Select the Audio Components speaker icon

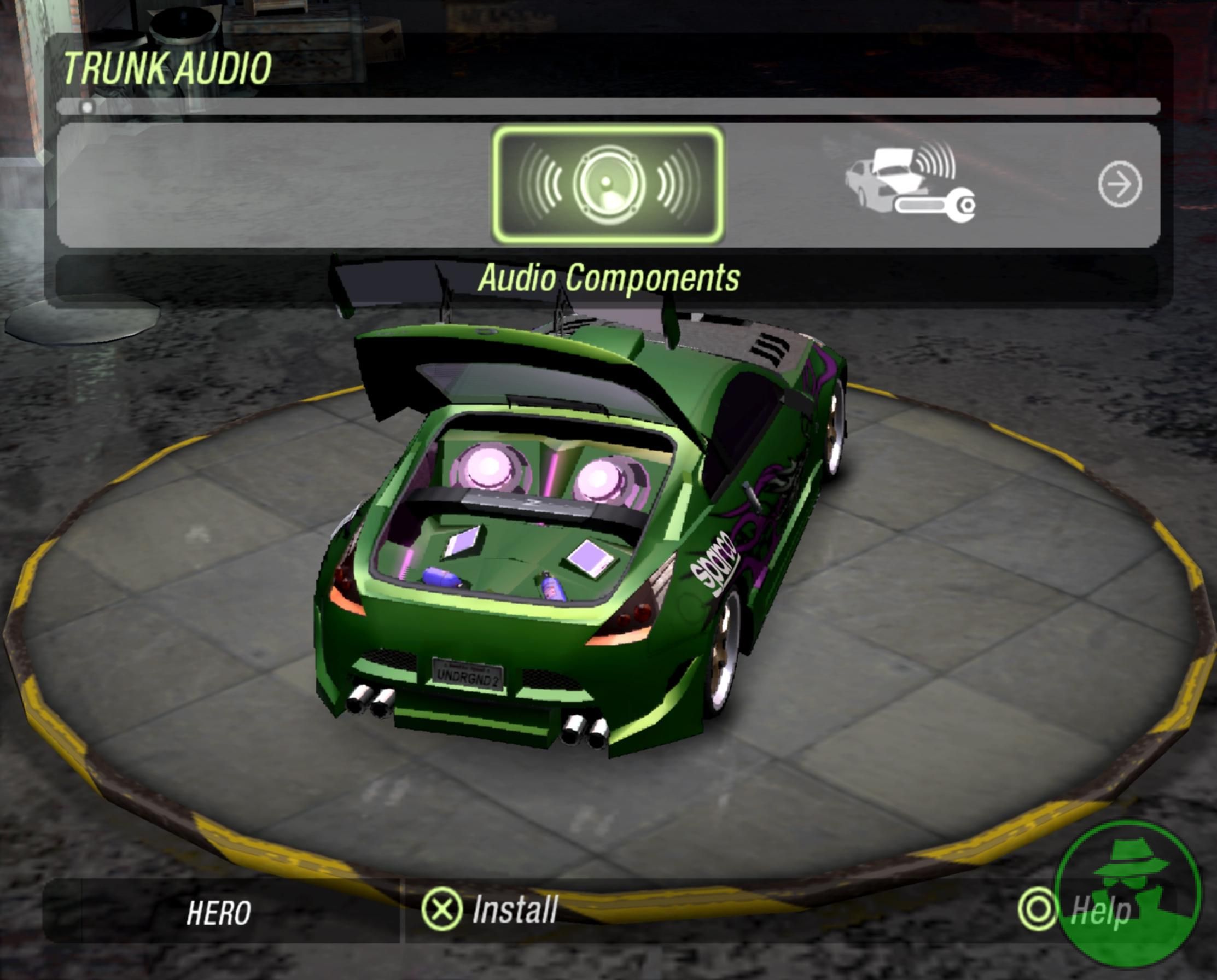point(608,184)
